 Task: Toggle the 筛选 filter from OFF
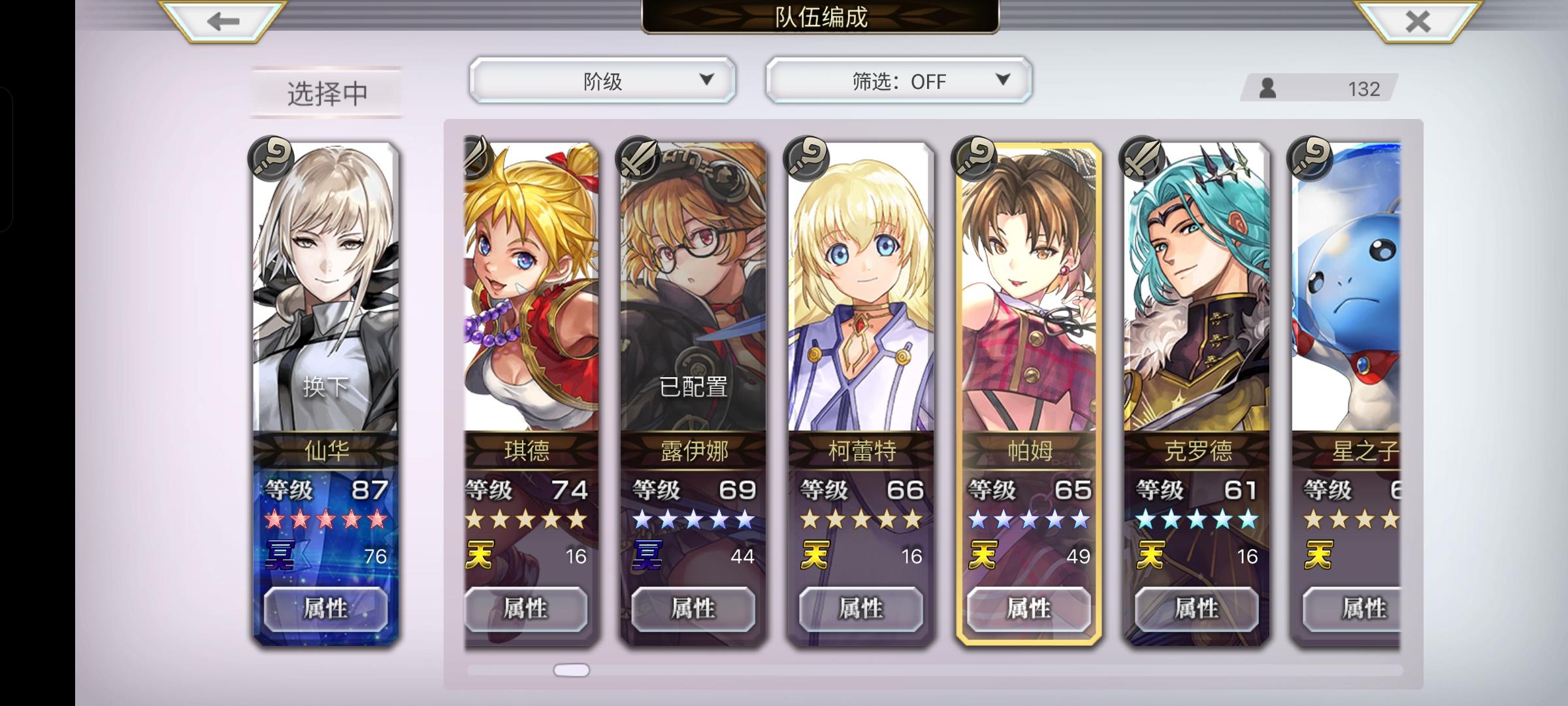[898, 80]
